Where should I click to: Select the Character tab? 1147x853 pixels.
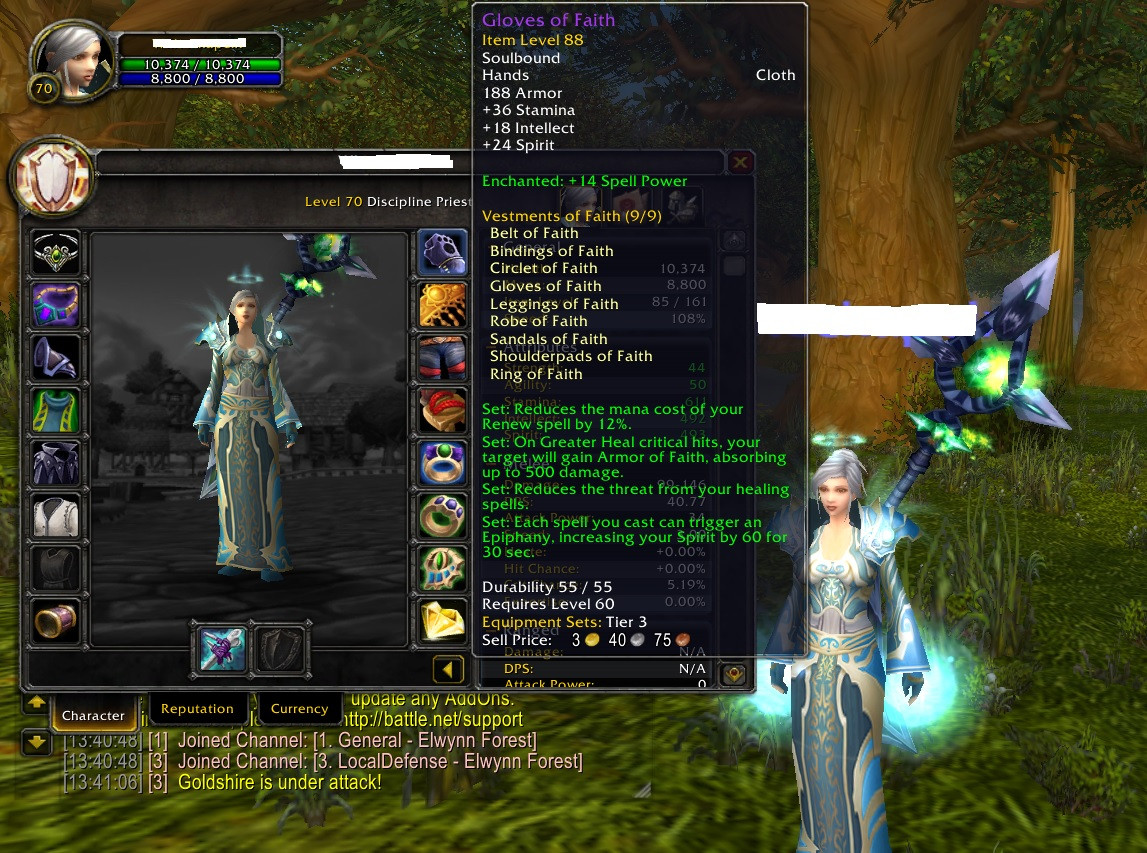93,715
